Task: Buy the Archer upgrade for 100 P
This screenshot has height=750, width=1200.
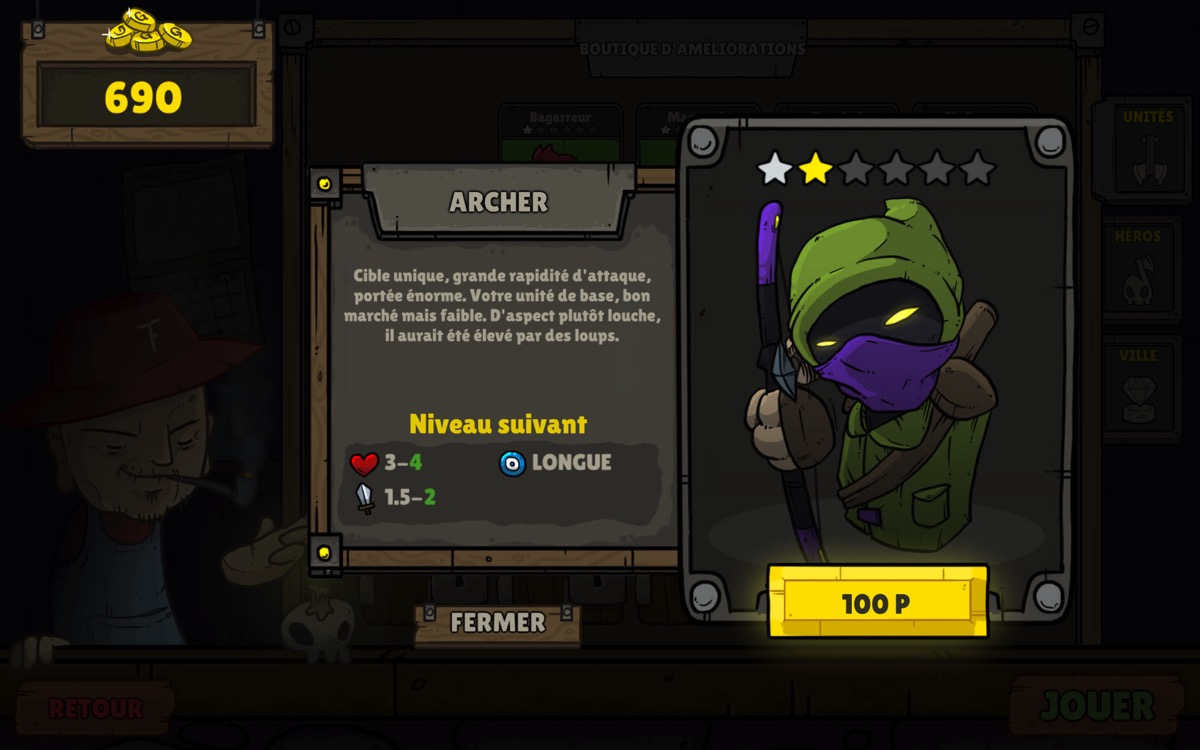Action: tap(877, 602)
